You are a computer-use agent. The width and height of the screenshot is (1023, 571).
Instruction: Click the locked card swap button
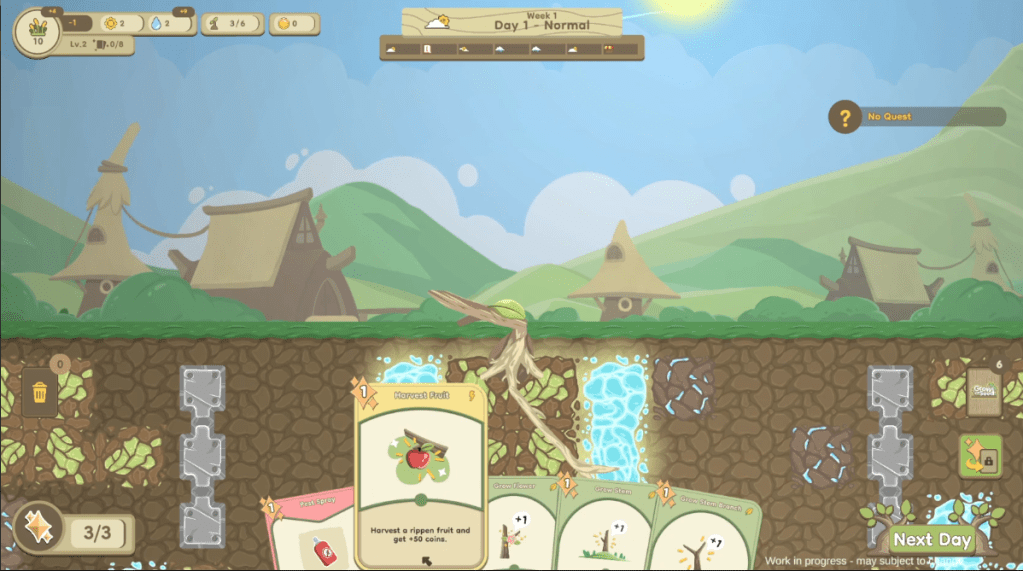click(x=980, y=456)
